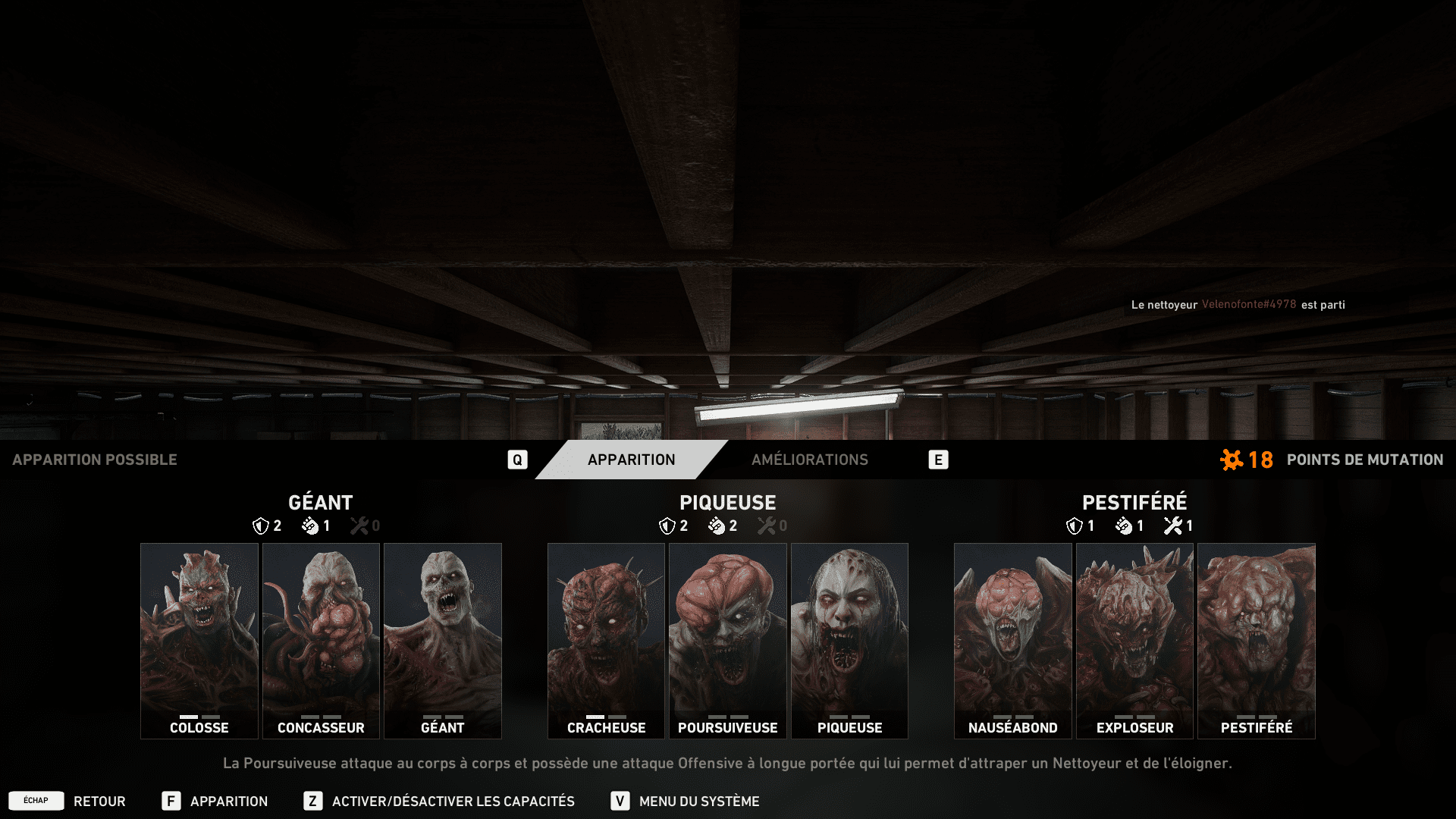The width and height of the screenshot is (1456, 819).
Task: Switch to the Améliorations tab
Action: point(809,460)
